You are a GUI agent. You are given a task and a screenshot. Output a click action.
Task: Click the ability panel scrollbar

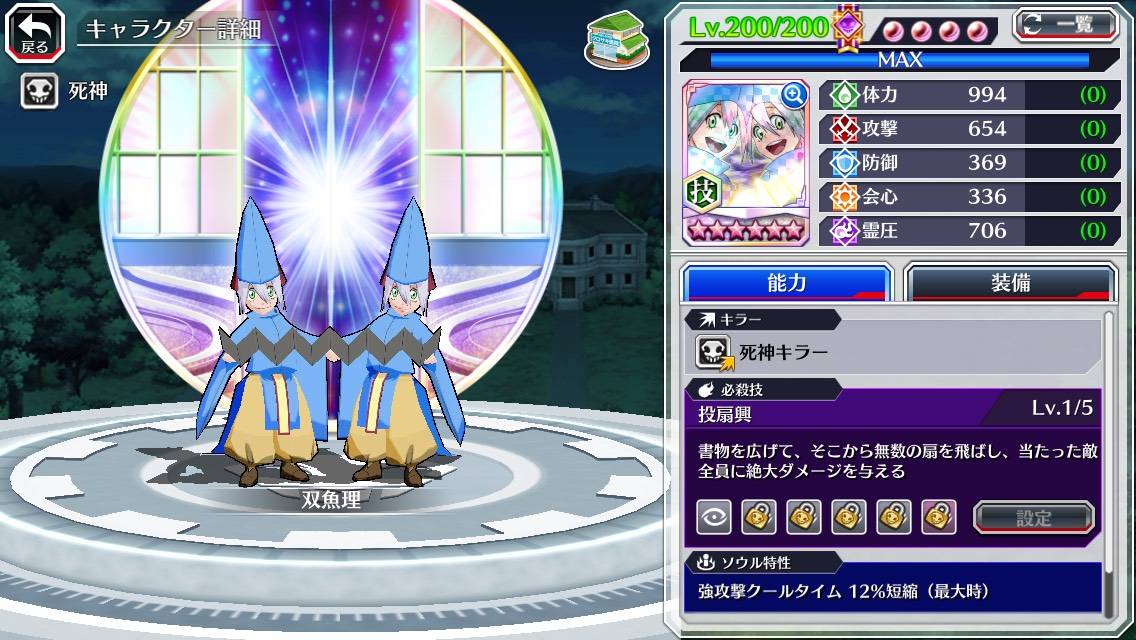tap(1108, 465)
